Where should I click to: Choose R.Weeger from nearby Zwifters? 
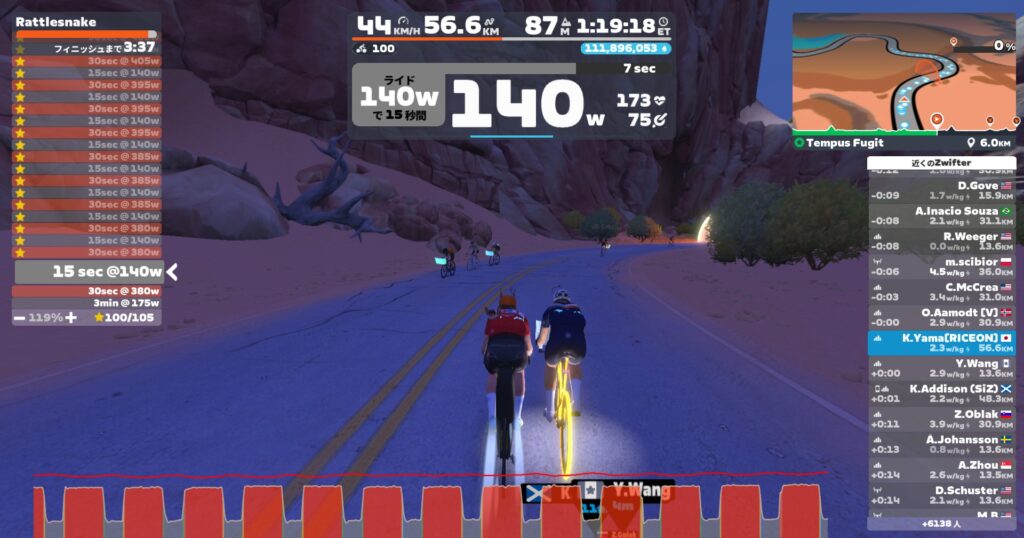[x=941, y=241]
